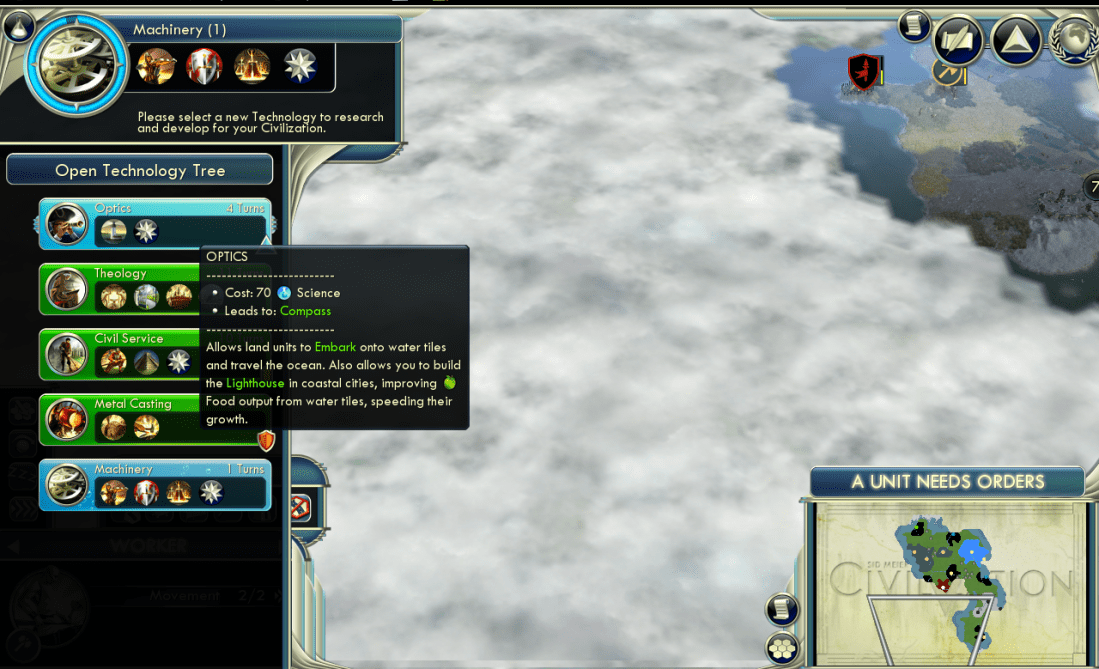
Task: Open the scroll-and-quill icon next to the pyramid
Action: (x=958, y=39)
